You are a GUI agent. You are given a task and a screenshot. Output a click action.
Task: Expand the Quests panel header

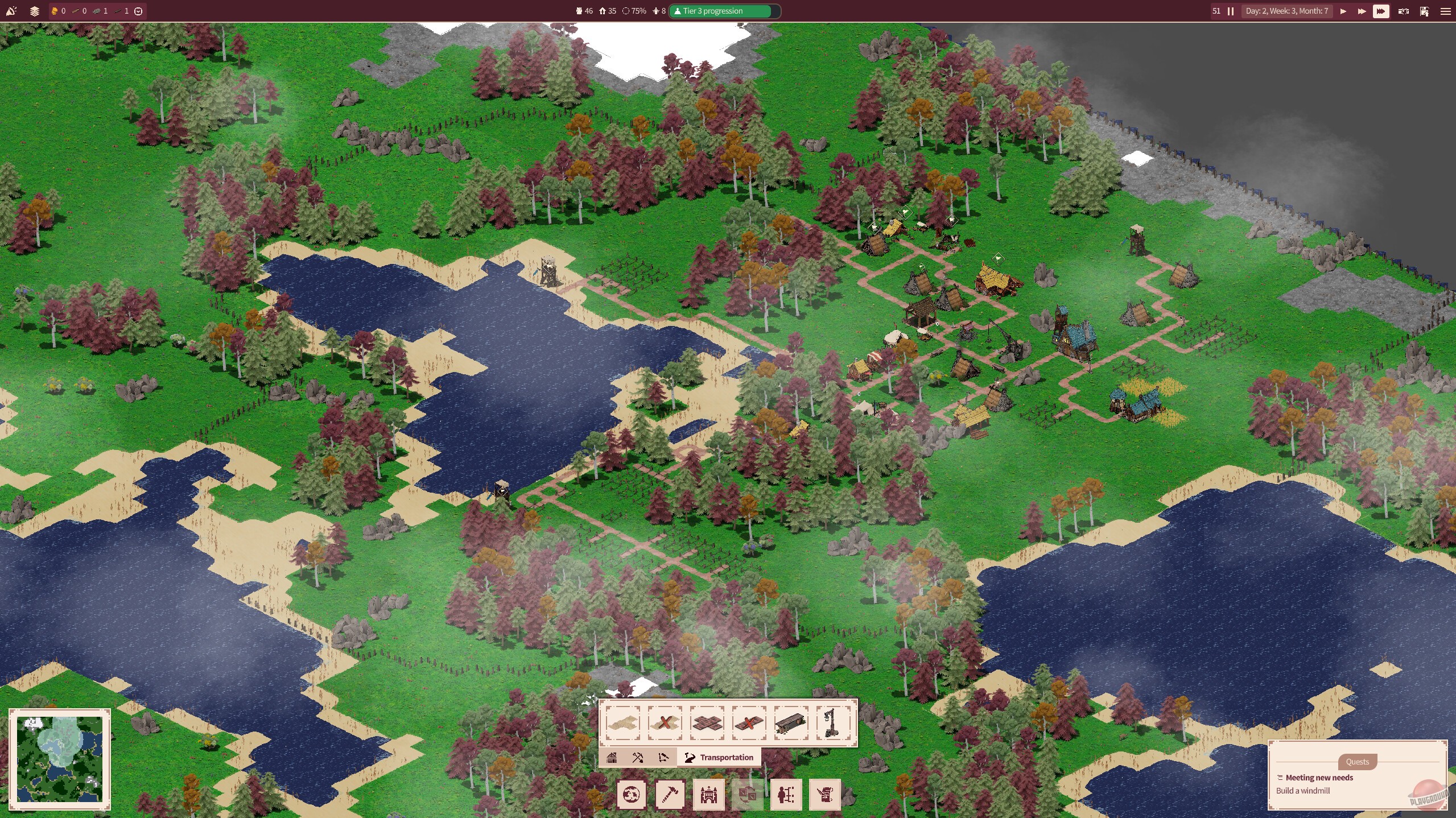[1358, 762]
